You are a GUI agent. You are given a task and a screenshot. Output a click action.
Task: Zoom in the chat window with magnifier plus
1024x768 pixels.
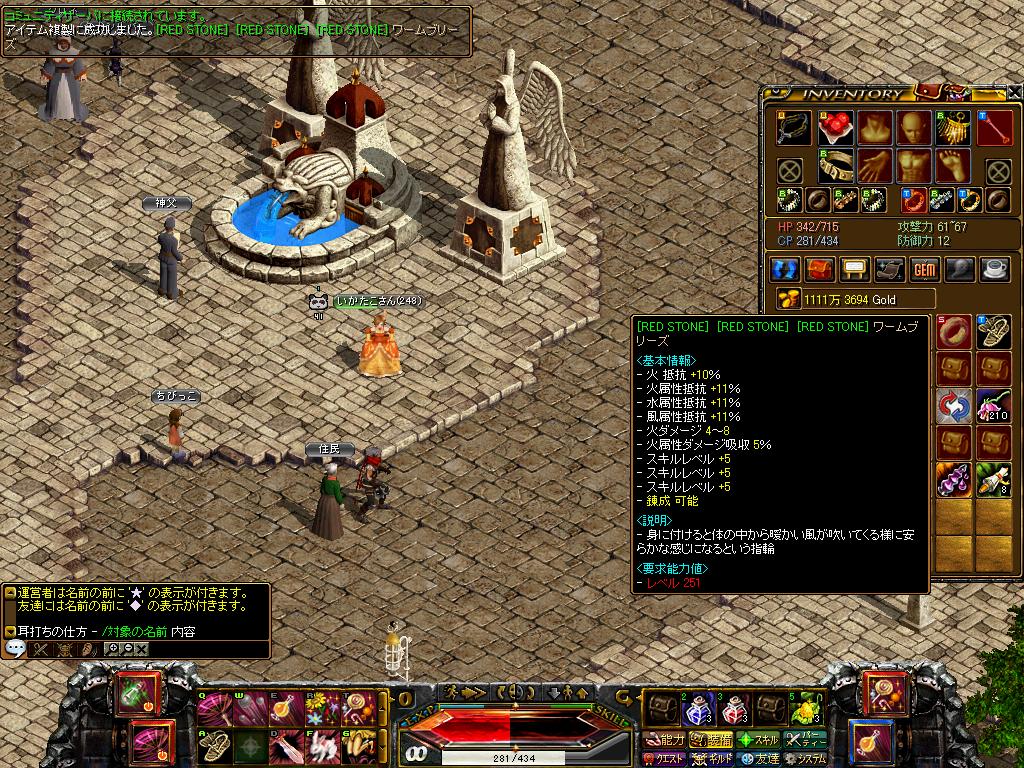coord(111,649)
